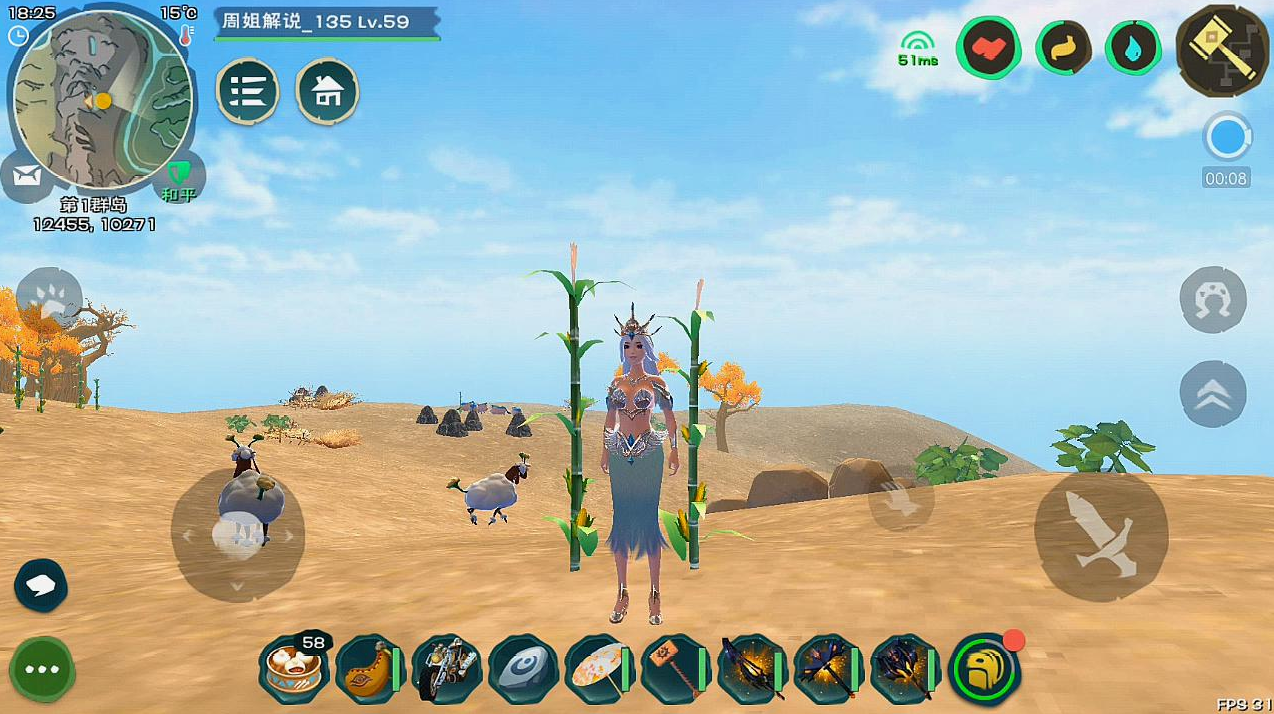The width and height of the screenshot is (1274, 714).
Task: Toggle the 和平 peace mode shield
Action: point(178,177)
